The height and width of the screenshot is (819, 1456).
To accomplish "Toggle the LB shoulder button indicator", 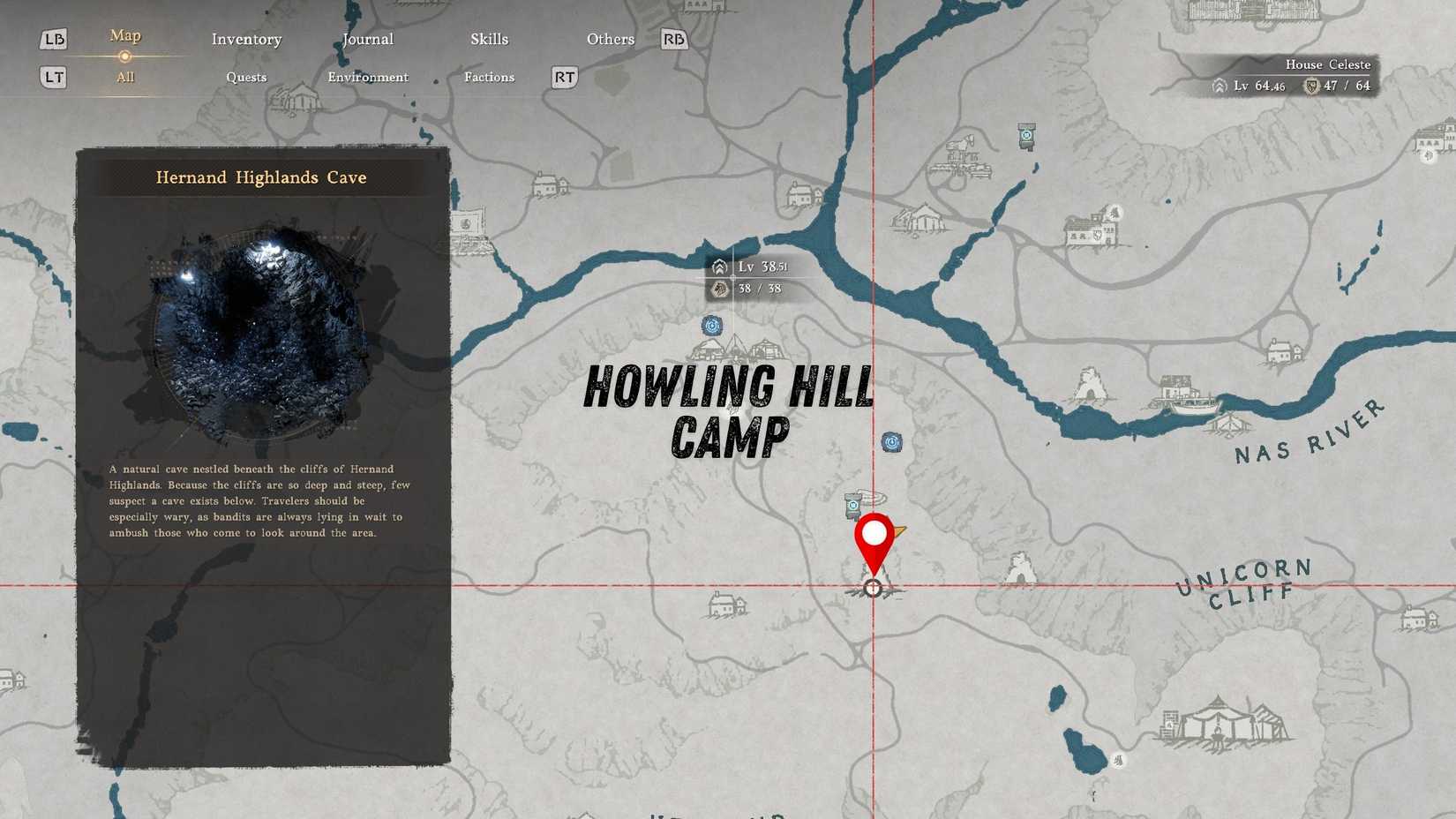I will pos(53,39).
